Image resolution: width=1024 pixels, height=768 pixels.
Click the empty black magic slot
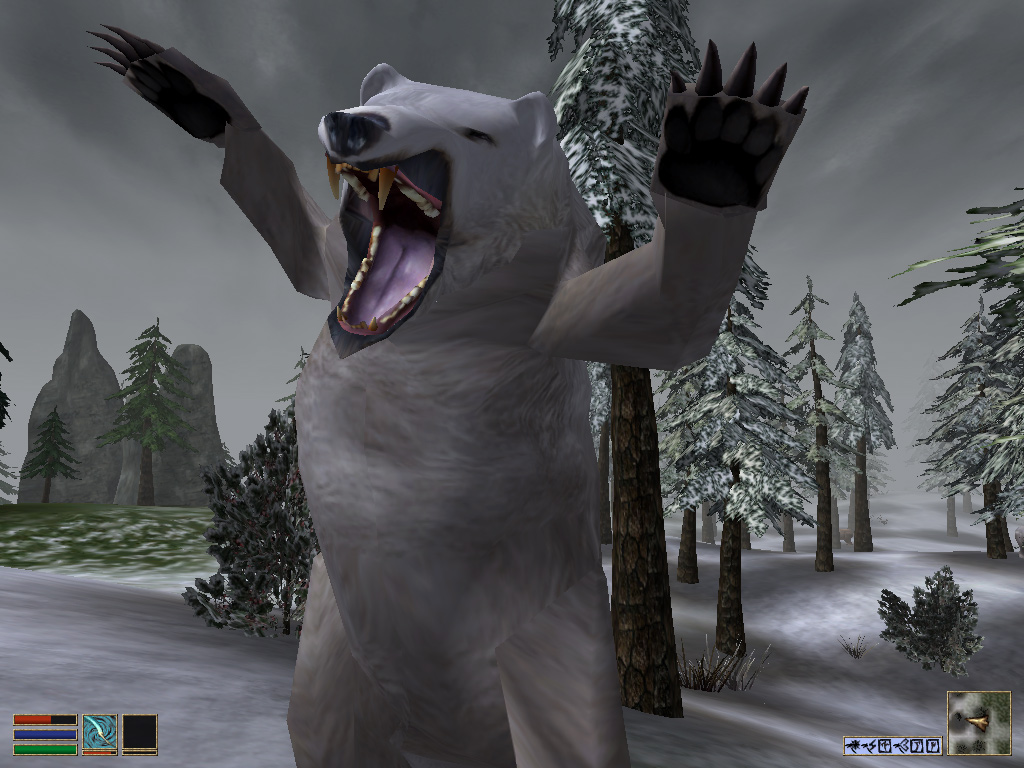(x=140, y=732)
